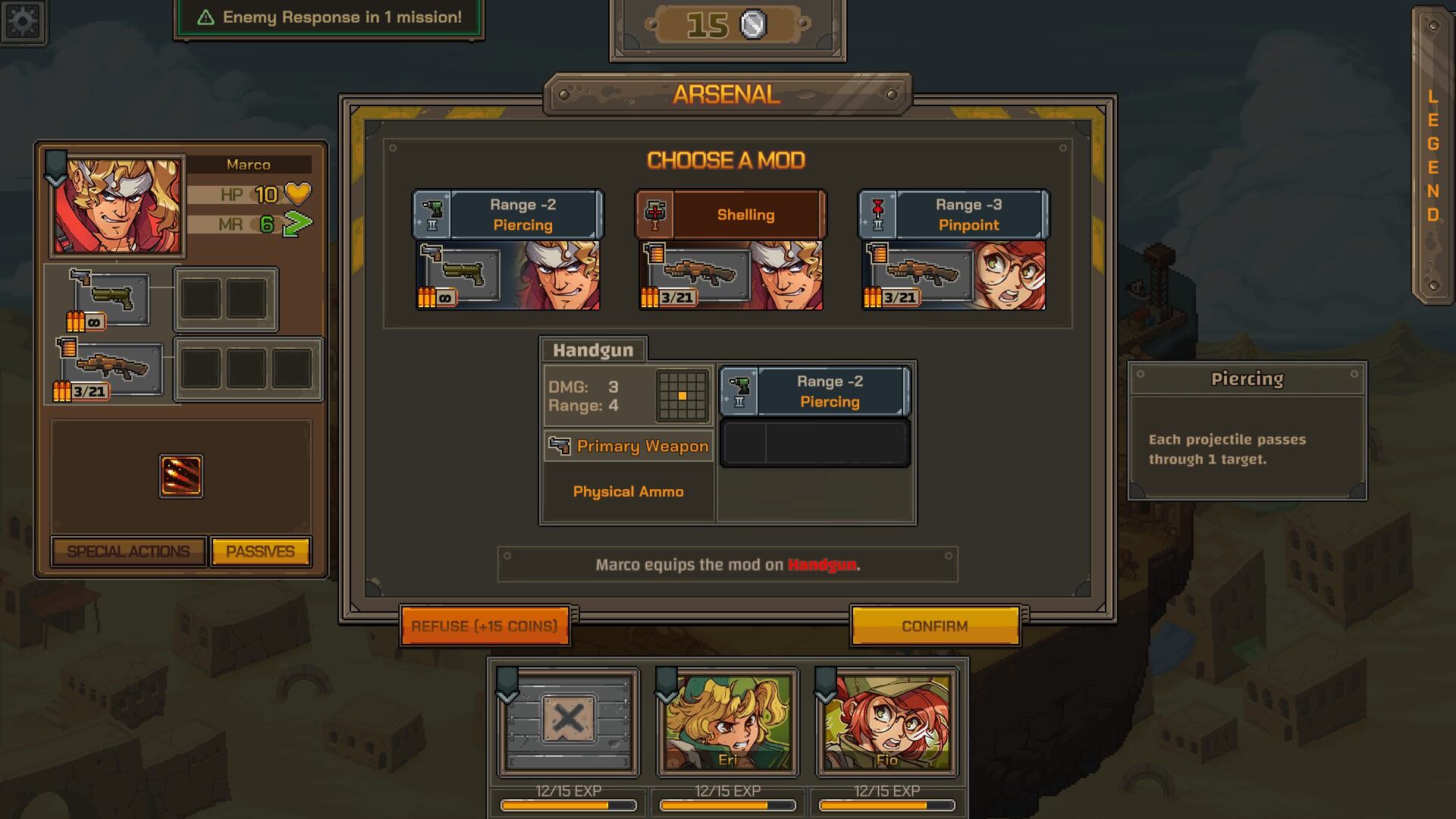Open the Handgun weapon tab
The image size is (1456, 819).
(x=593, y=350)
